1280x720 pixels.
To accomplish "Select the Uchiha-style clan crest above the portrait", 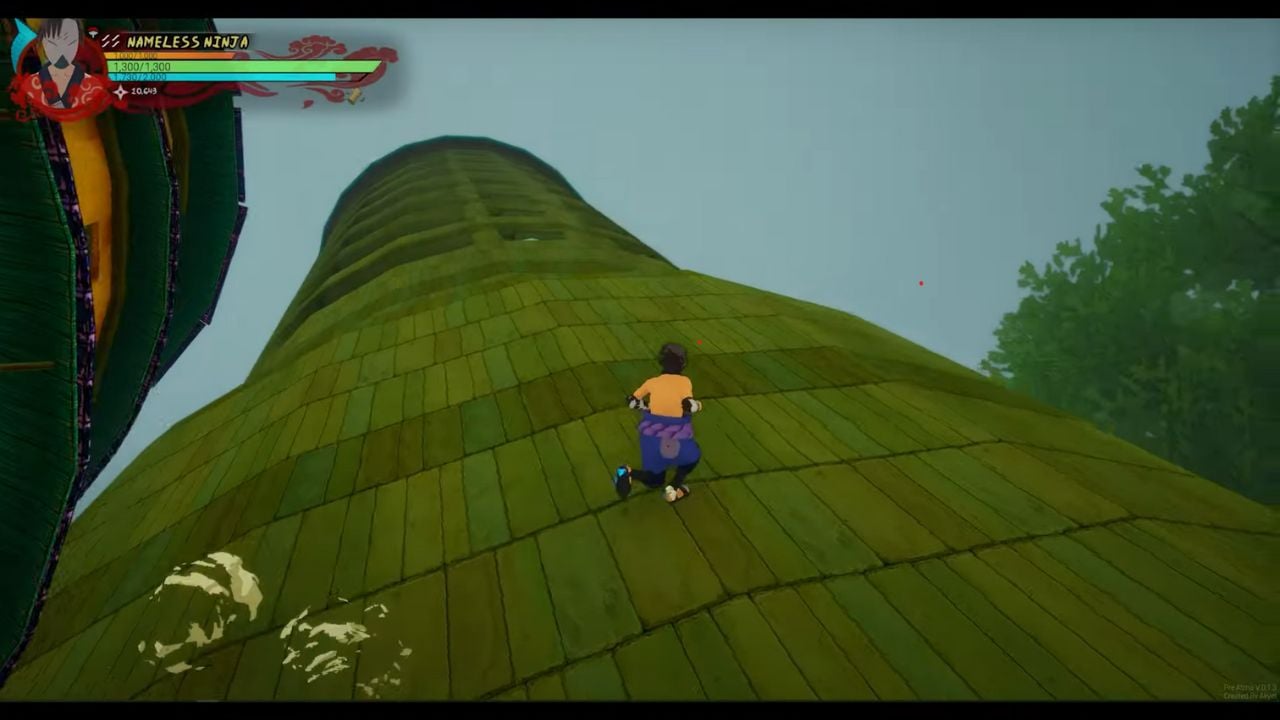I will pos(92,31).
